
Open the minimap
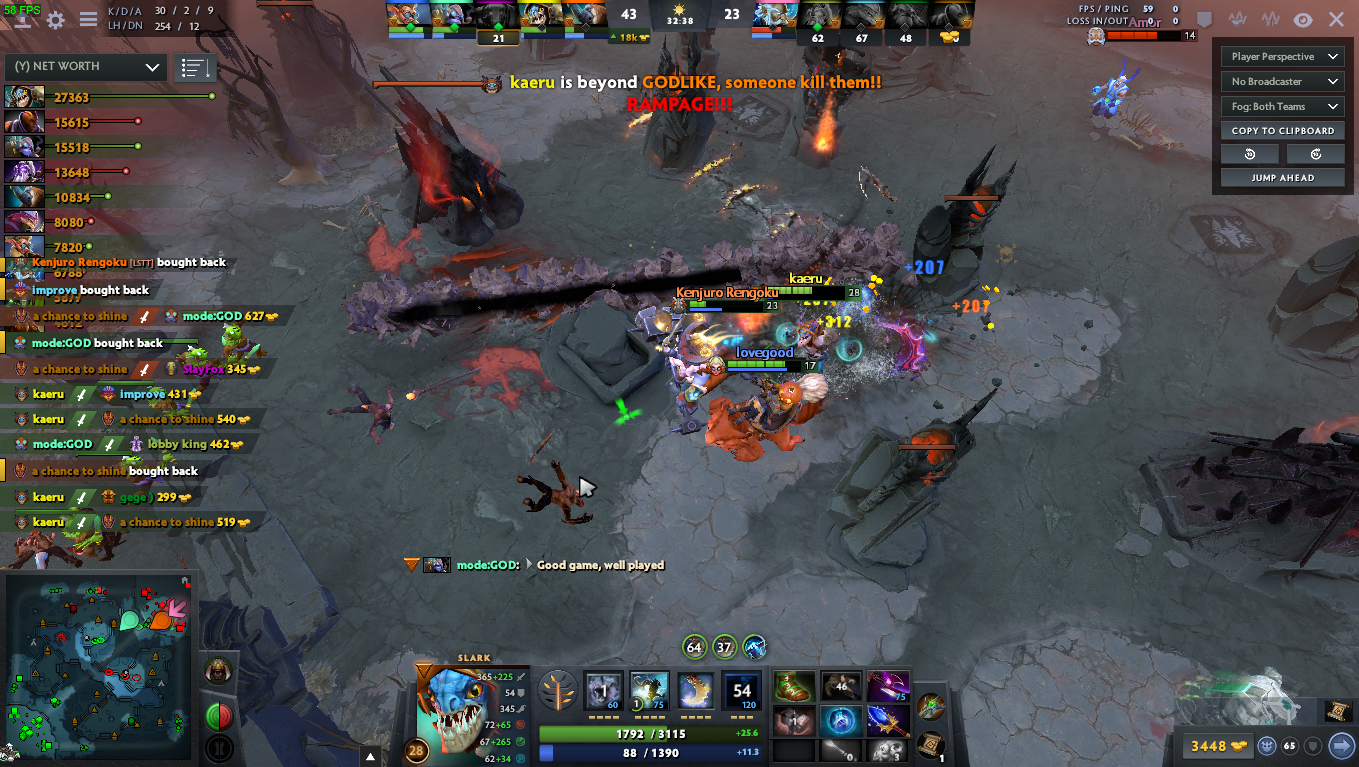pos(98,665)
